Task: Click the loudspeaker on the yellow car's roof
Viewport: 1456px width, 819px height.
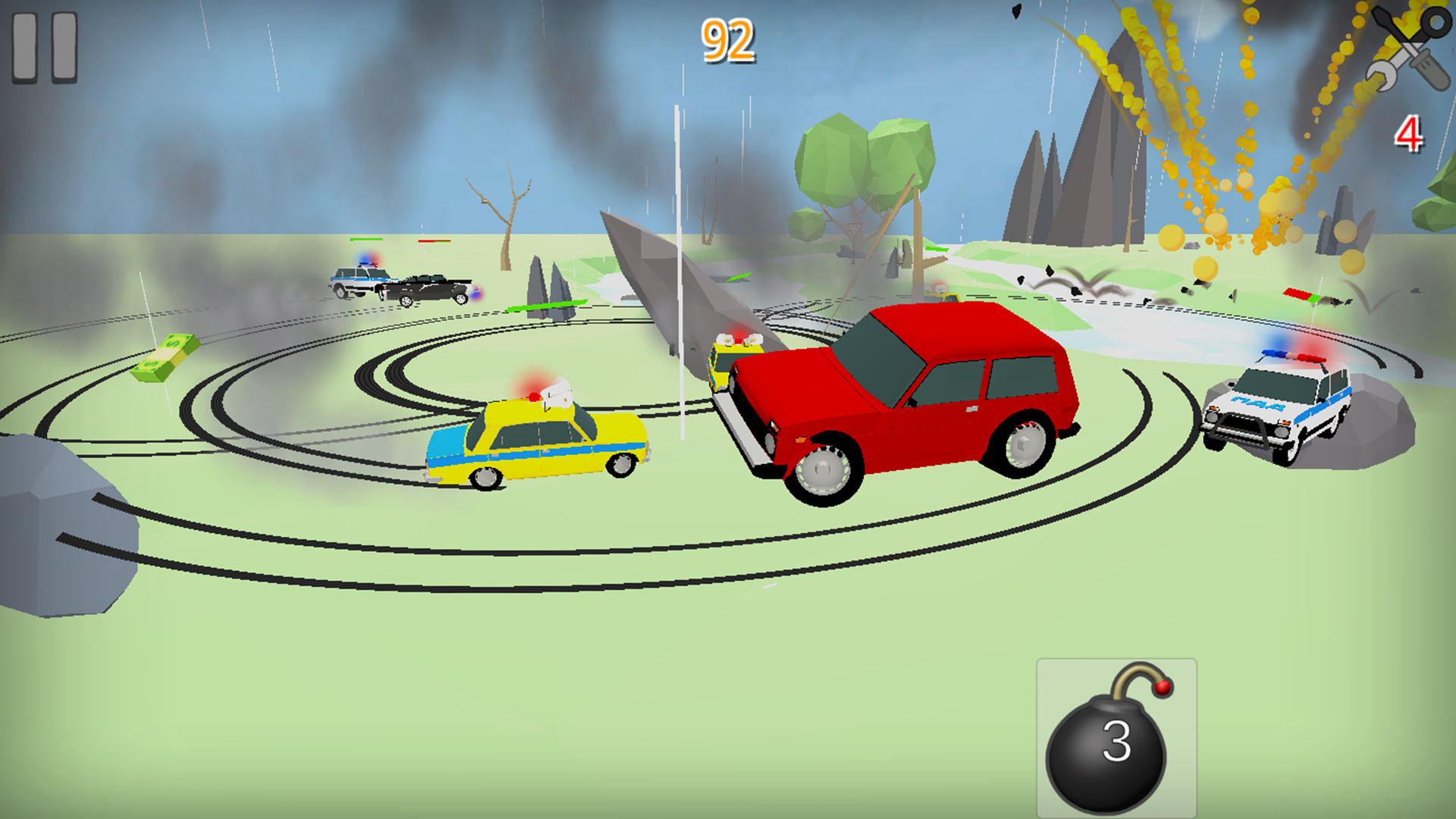Action: pos(556,394)
